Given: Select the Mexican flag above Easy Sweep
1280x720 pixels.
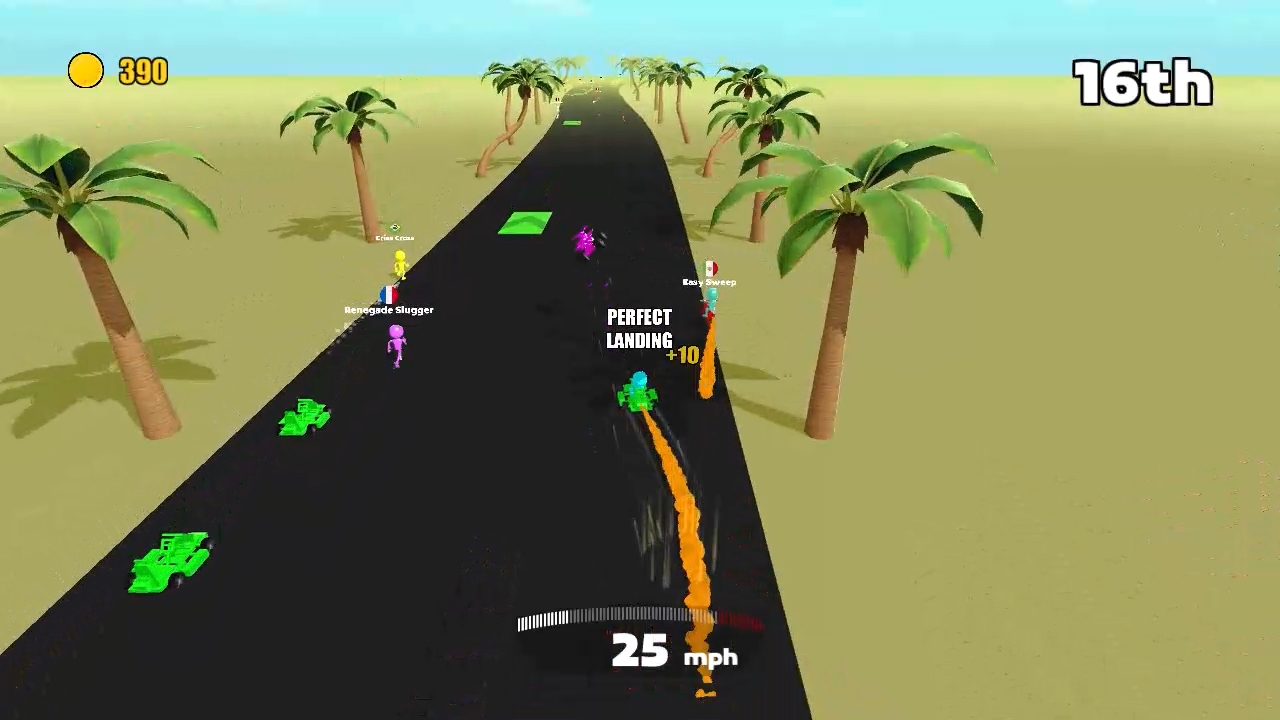Looking at the screenshot, I should (710, 269).
